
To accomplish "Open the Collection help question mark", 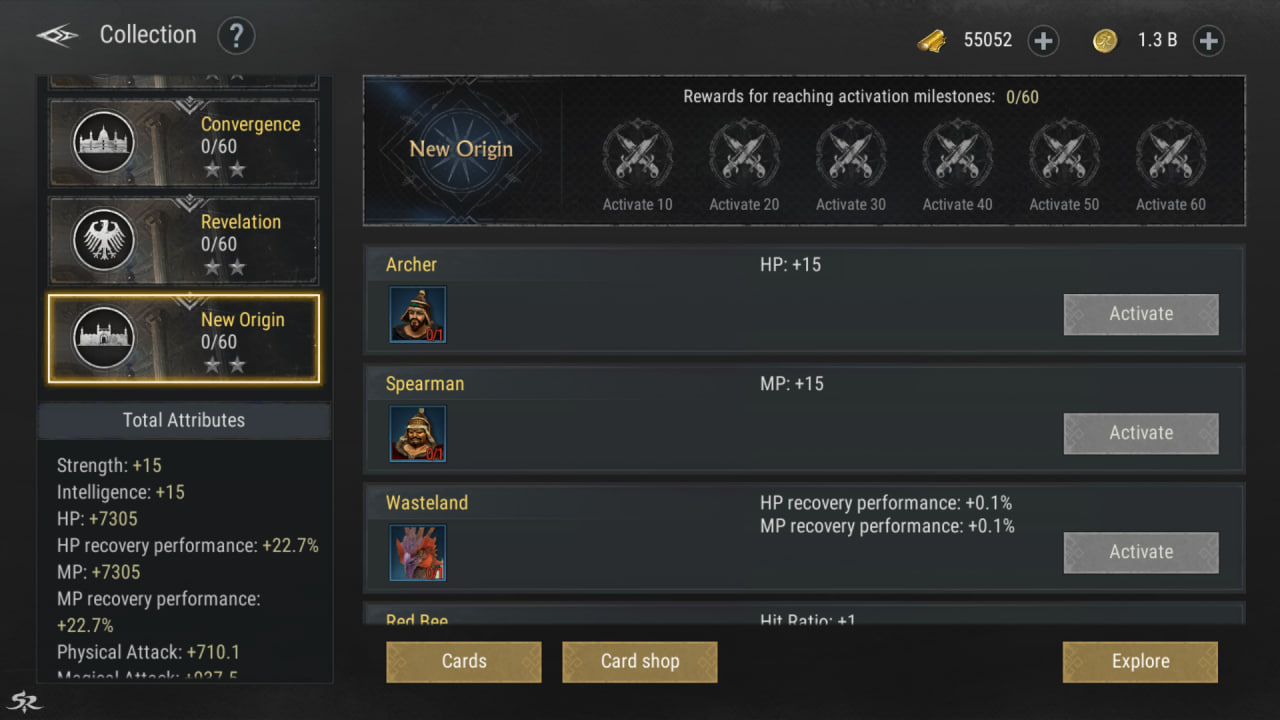I will pyautogui.click(x=236, y=37).
